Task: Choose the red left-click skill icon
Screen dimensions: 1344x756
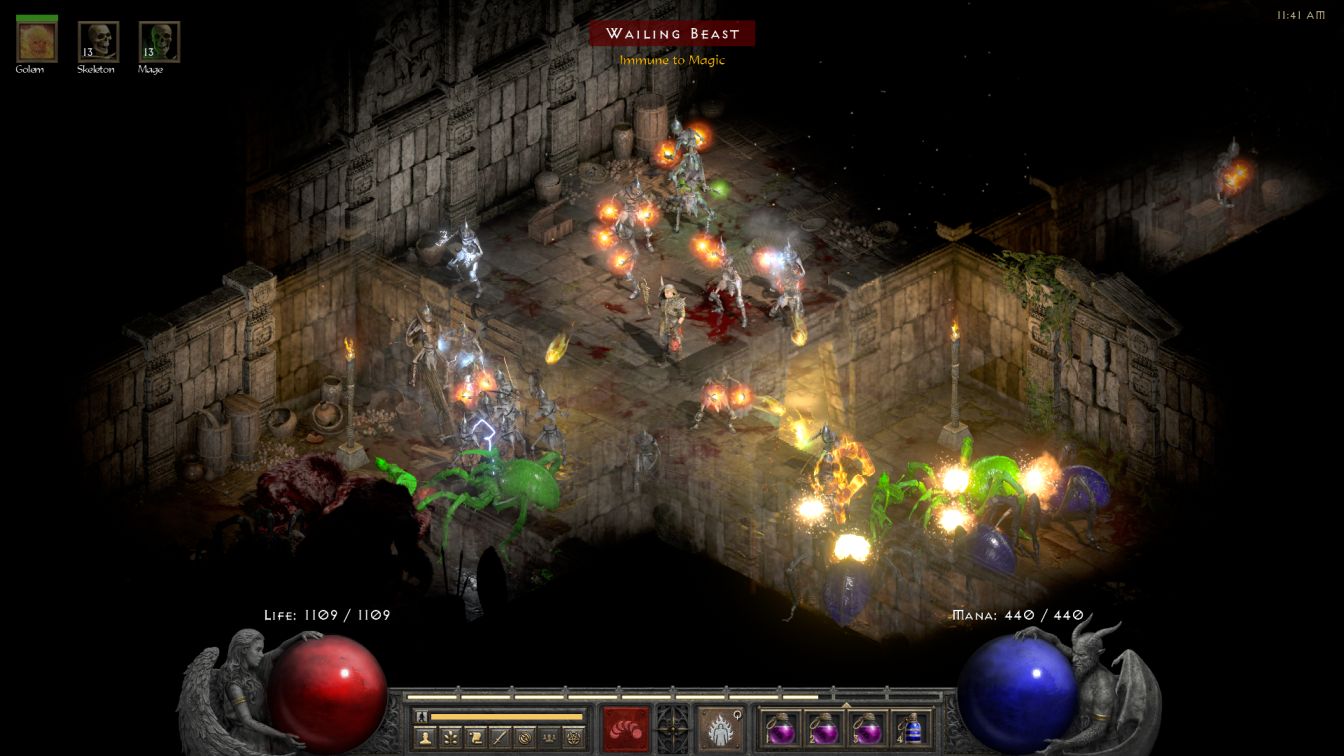Action: [x=625, y=729]
